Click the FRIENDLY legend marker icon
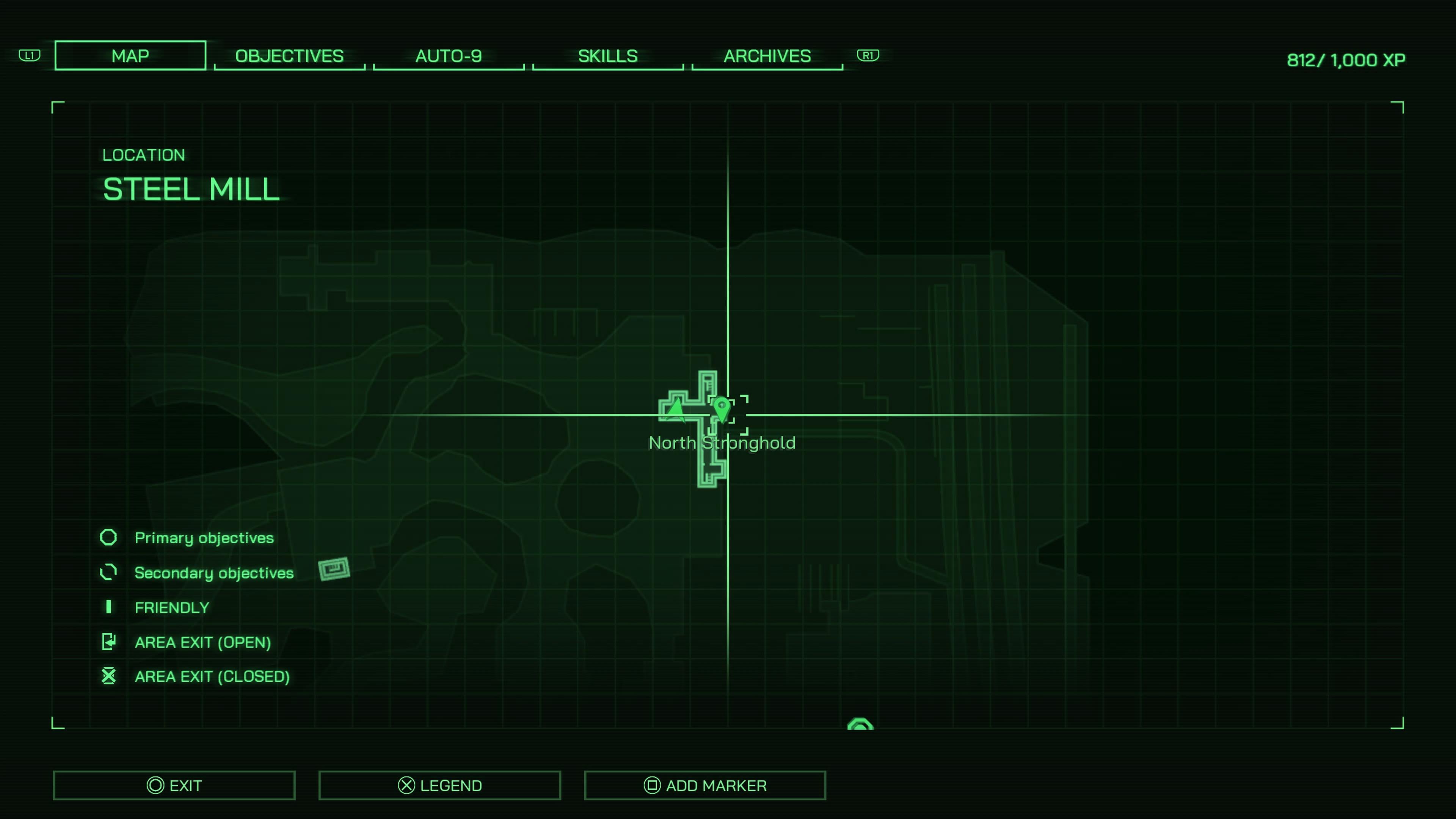Viewport: 1456px width, 819px height. coord(108,607)
